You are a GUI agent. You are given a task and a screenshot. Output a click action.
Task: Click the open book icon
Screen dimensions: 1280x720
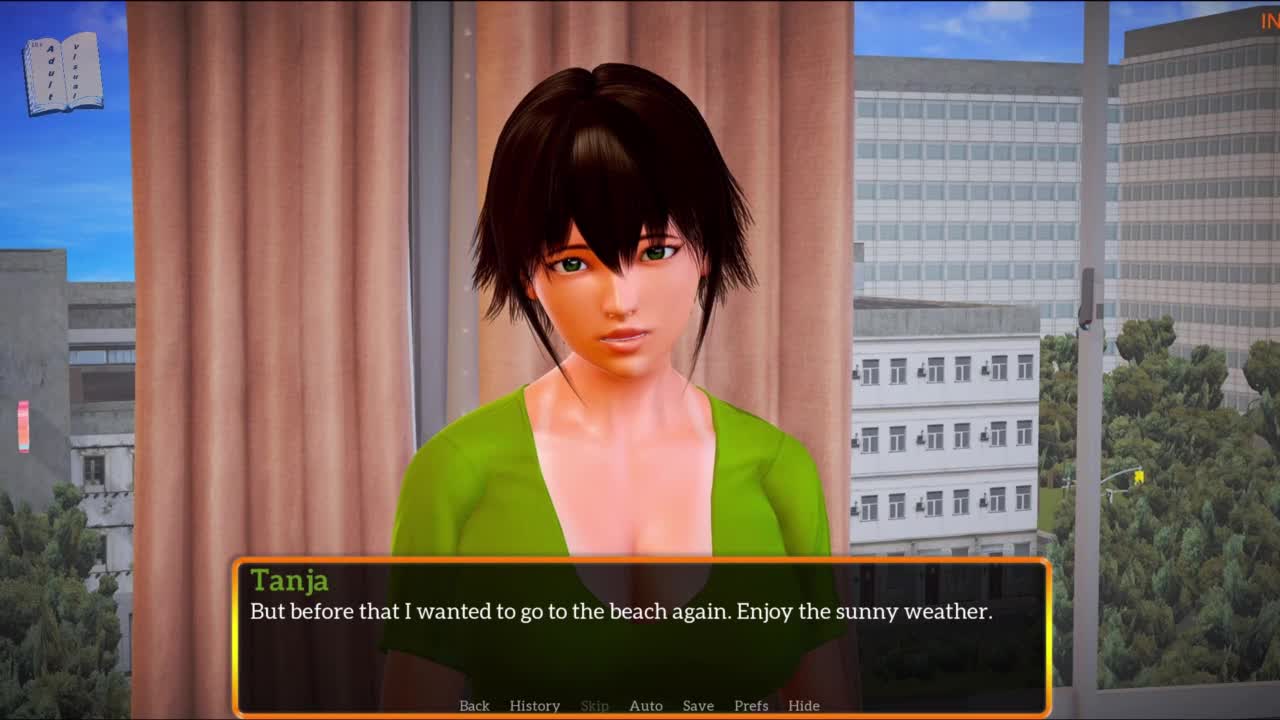click(x=63, y=73)
